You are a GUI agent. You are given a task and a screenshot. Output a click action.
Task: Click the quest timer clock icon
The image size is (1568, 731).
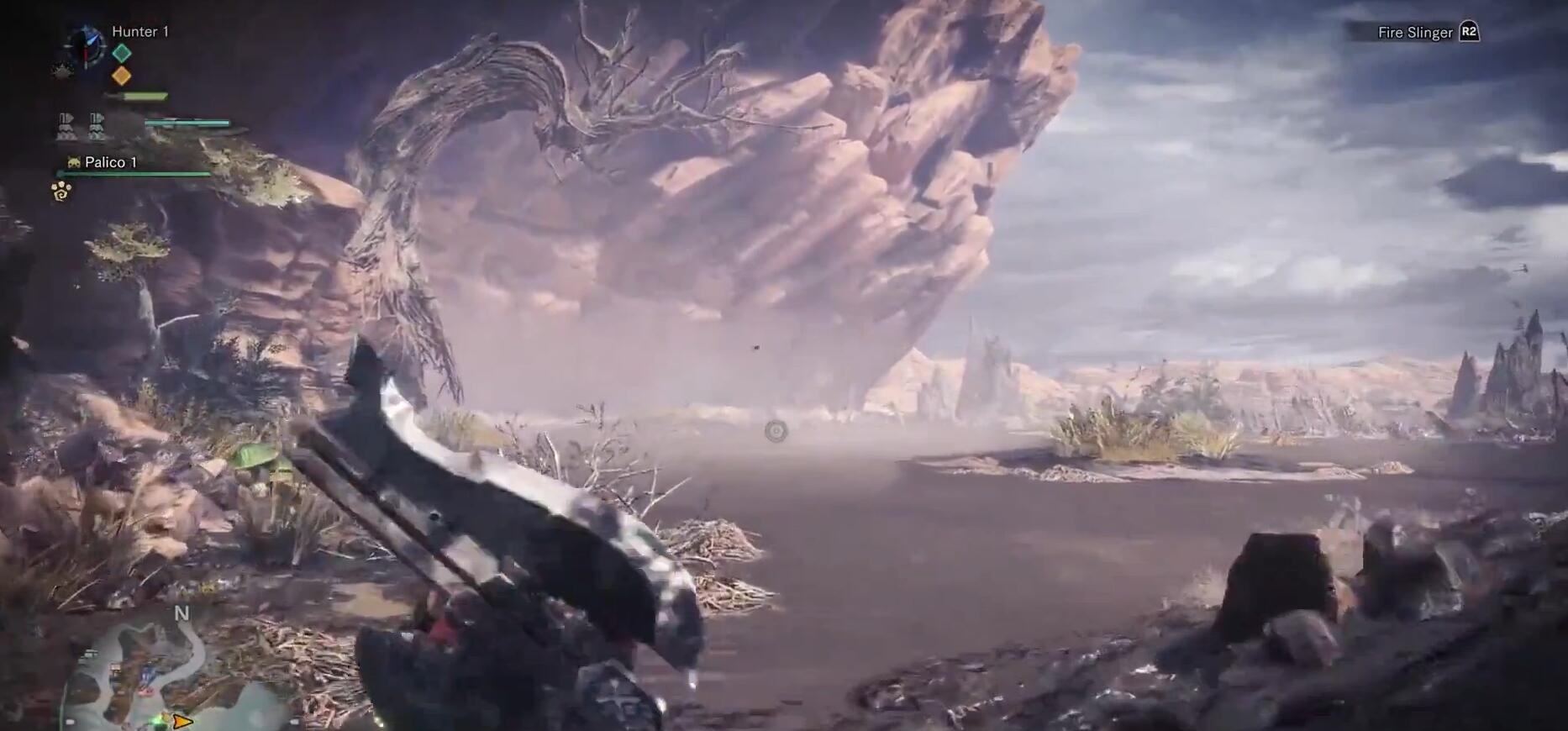coord(84,45)
